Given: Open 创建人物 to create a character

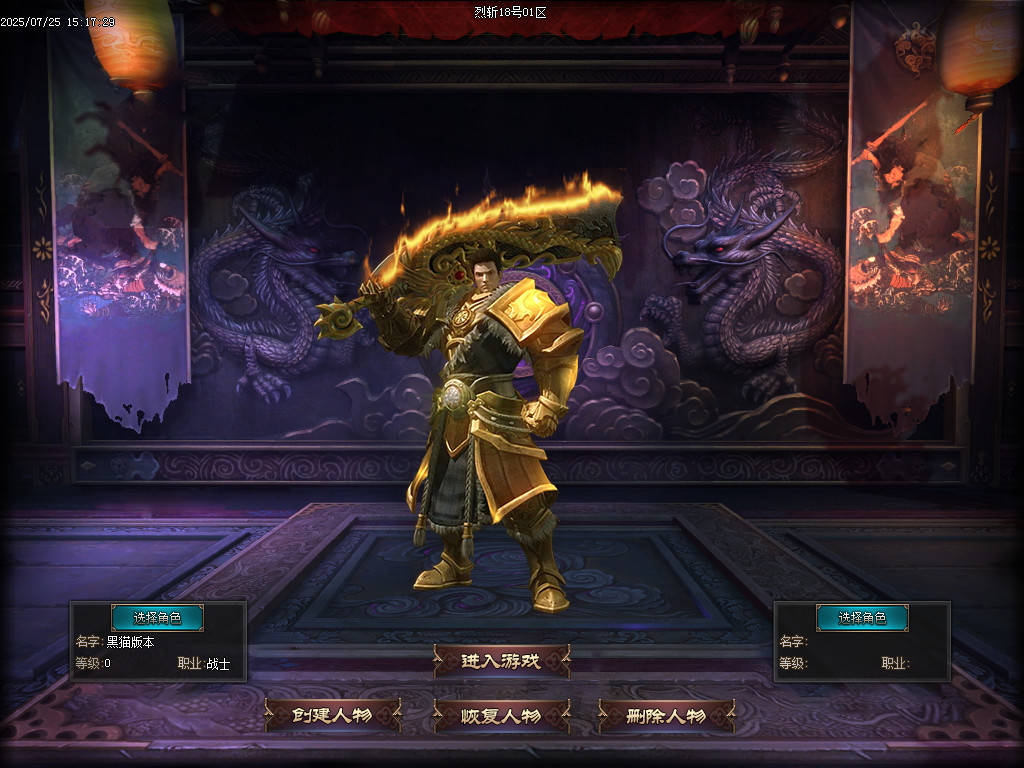Looking at the screenshot, I should point(333,716).
